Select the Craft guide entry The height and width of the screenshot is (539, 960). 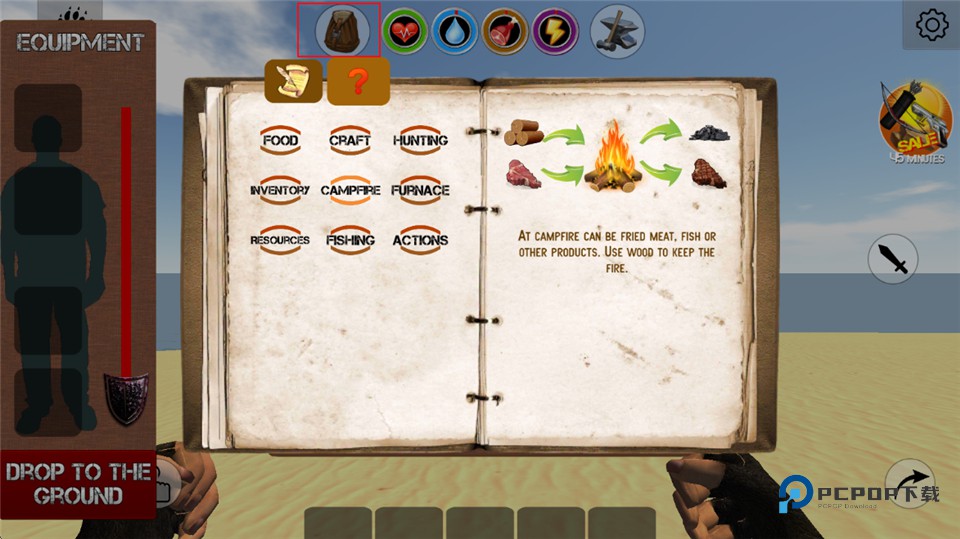(x=350, y=141)
